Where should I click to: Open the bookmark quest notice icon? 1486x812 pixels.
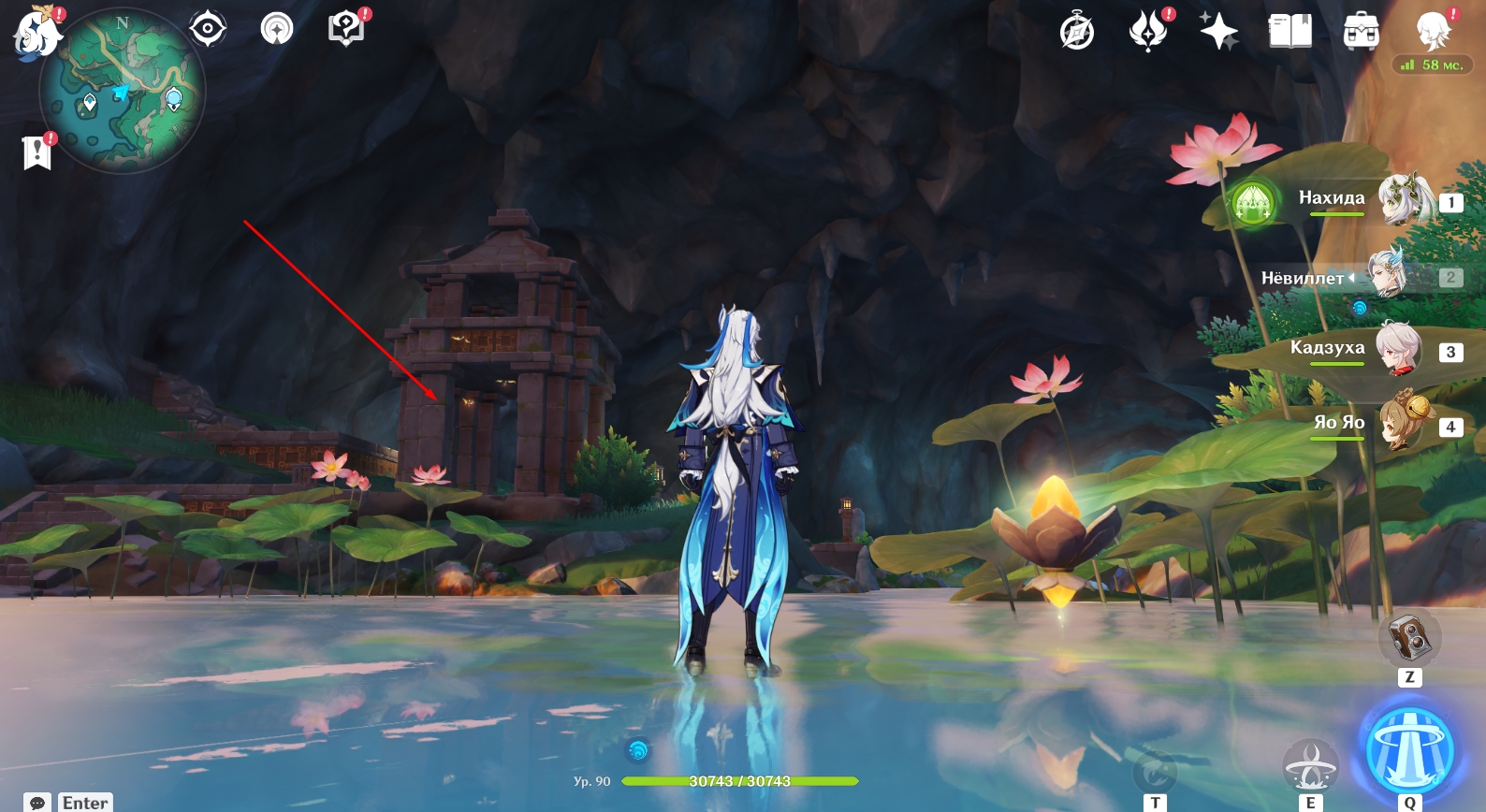point(36,152)
